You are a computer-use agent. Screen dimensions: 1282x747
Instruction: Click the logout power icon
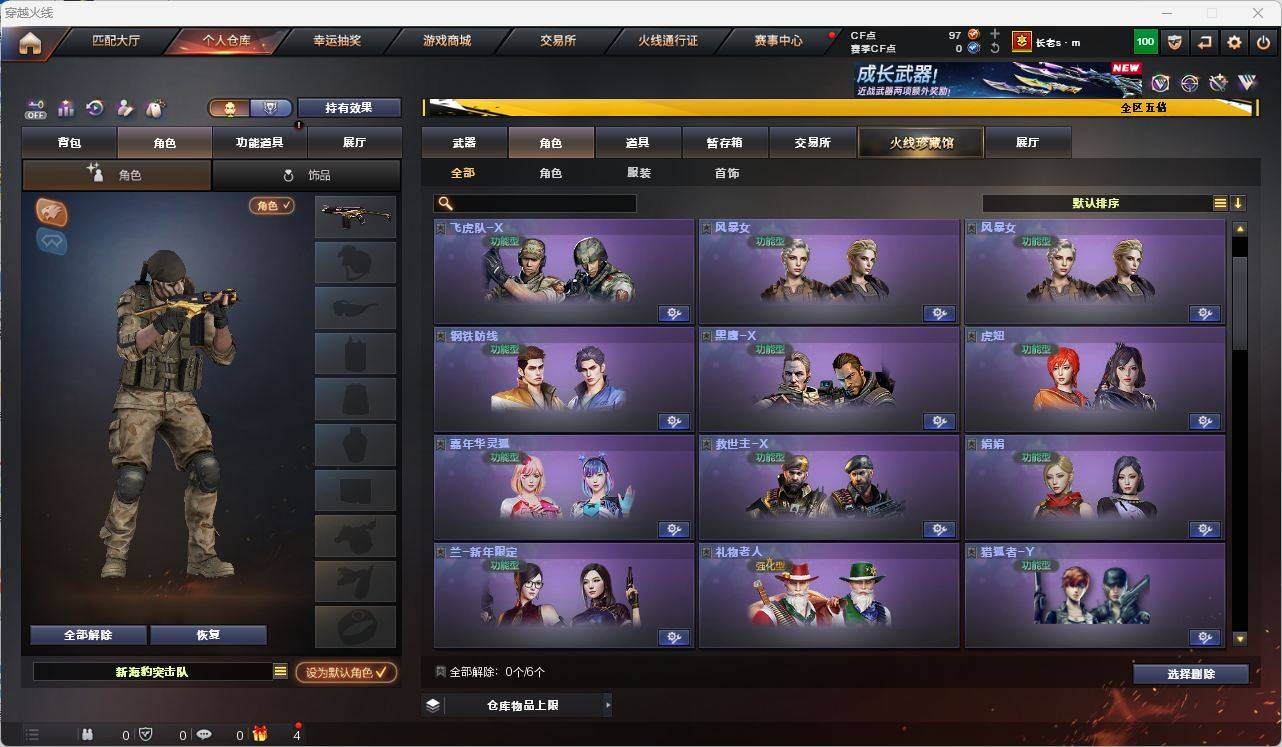coord(1263,41)
